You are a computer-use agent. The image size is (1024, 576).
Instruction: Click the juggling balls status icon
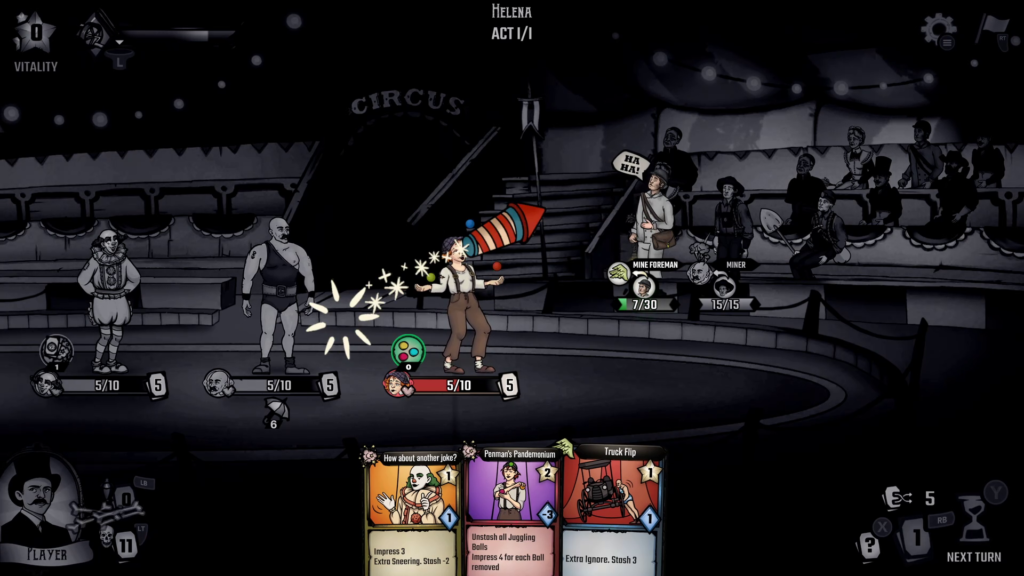(407, 351)
